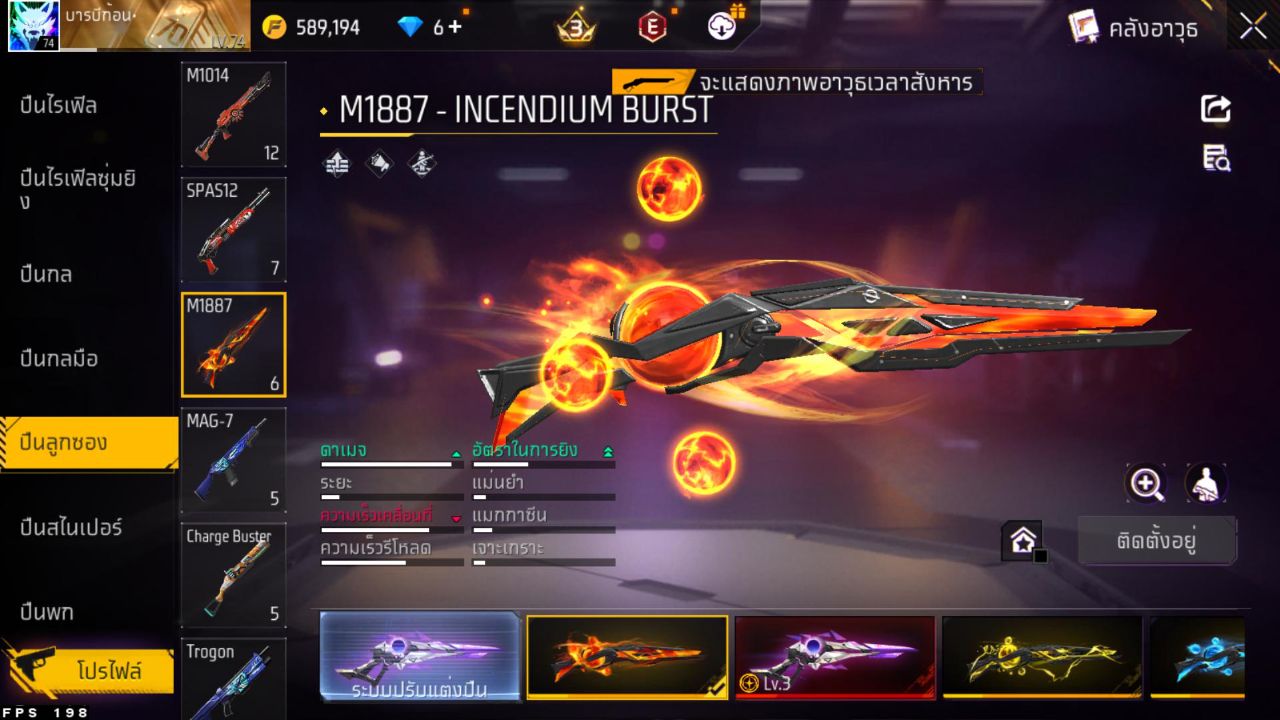Expand the damage stat sort arrow

click(x=457, y=450)
